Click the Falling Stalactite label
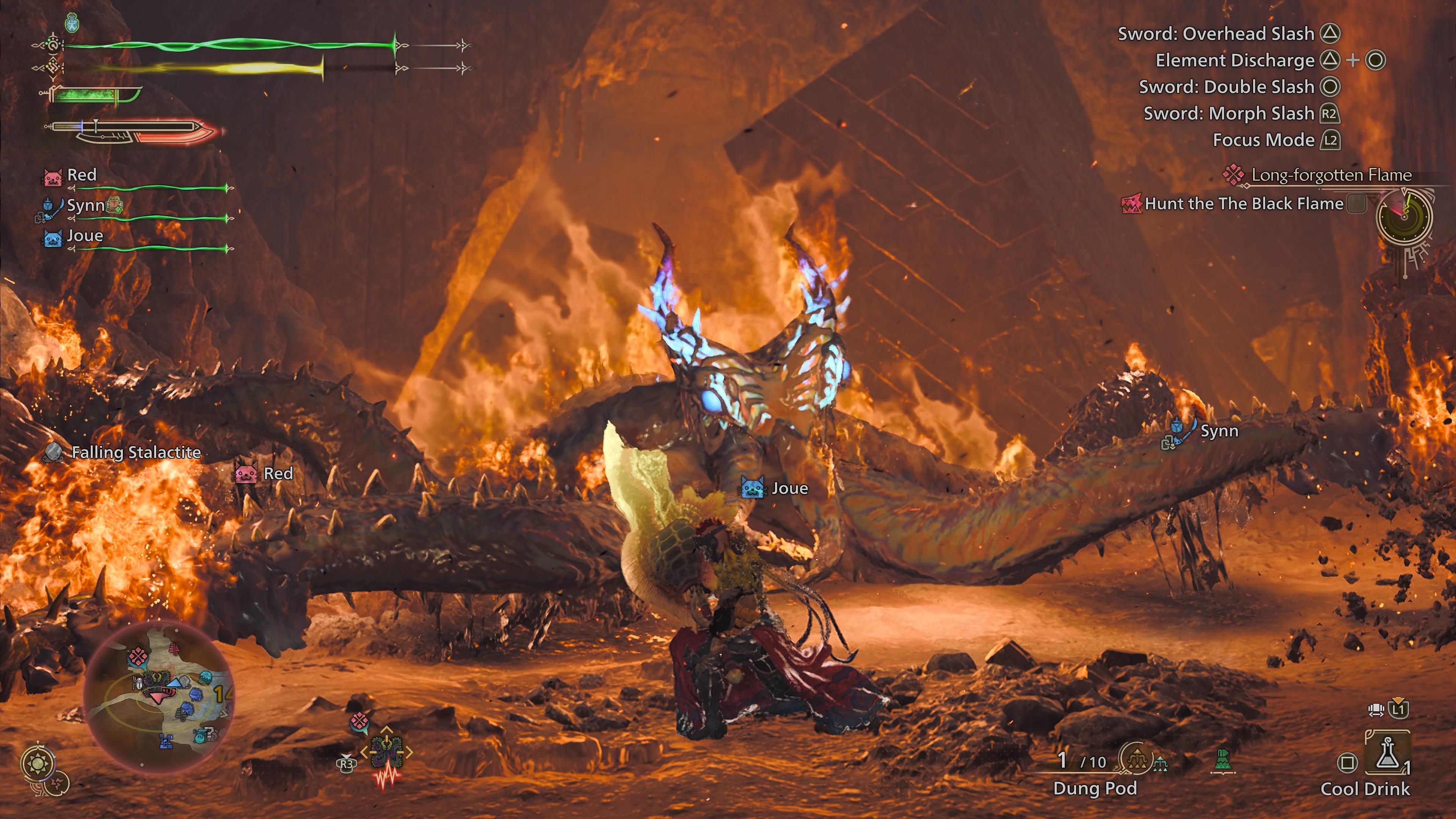Image resolution: width=1456 pixels, height=819 pixels. (x=136, y=453)
